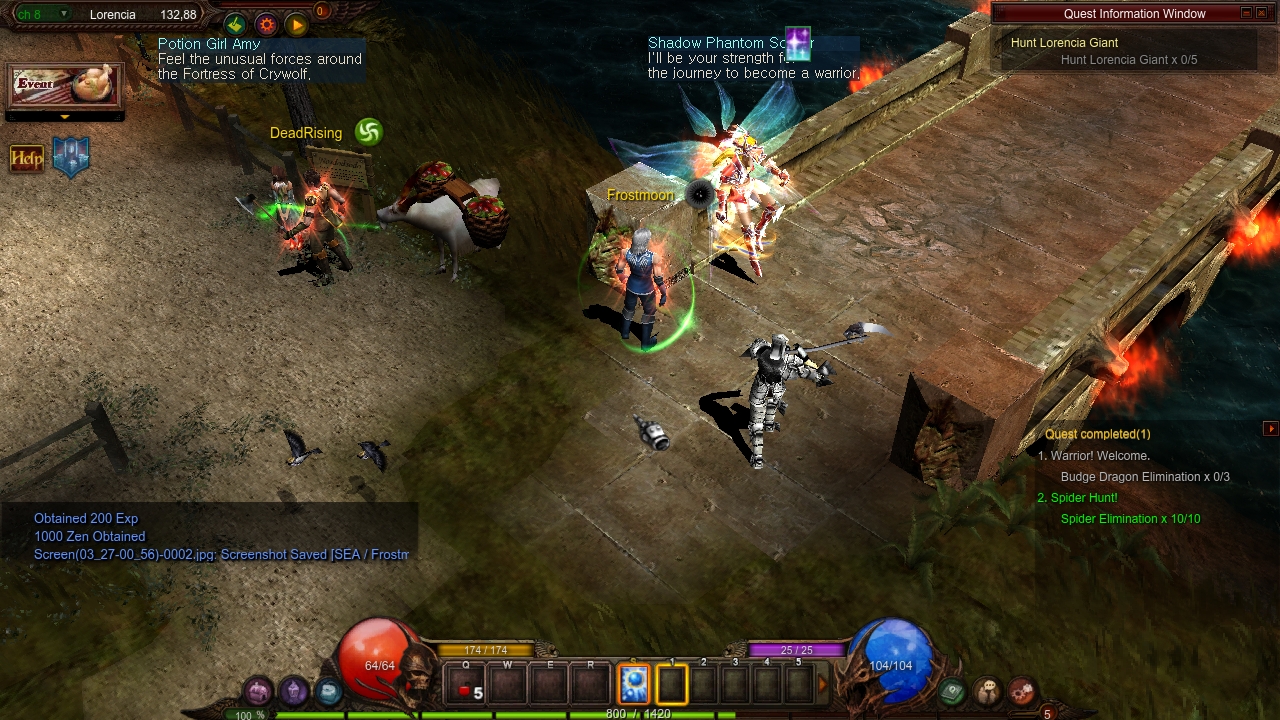Click the yellow play arrow button
1280x720 pixels.
(x=296, y=24)
